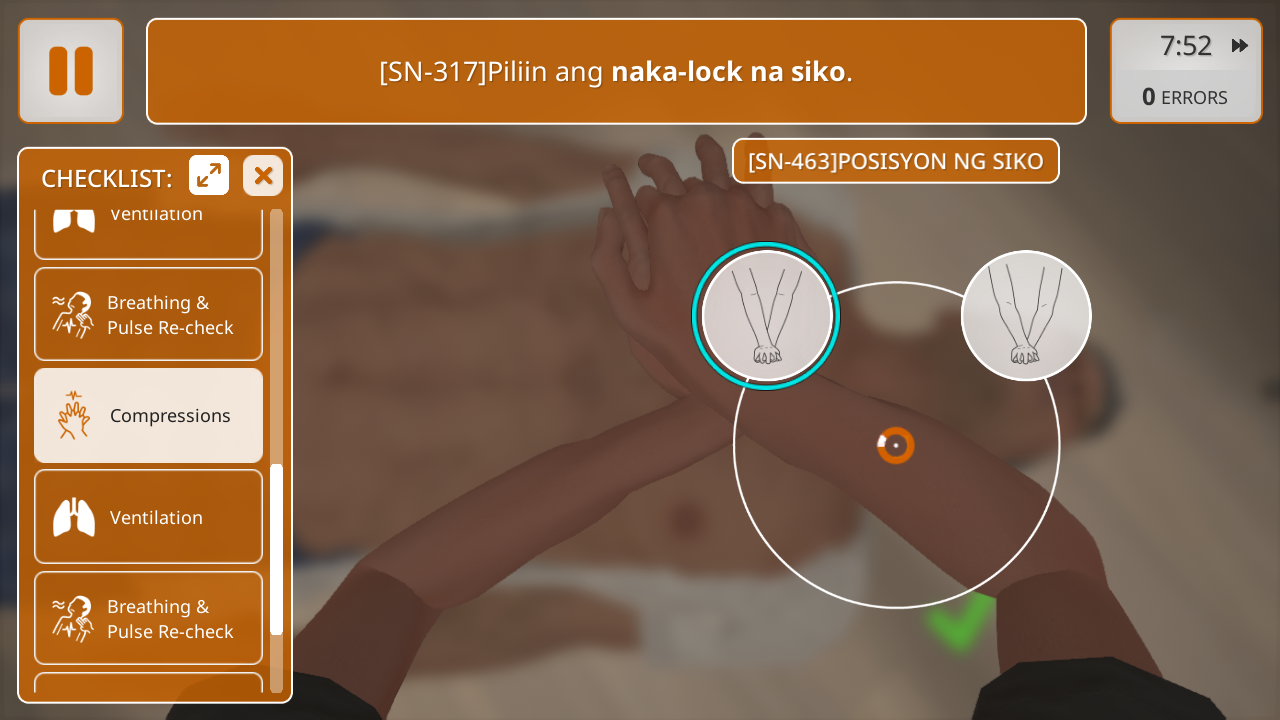The width and height of the screenshot is (1280, 720).
Task: Pause the CPR simulation
Action: tap(71, 71)
